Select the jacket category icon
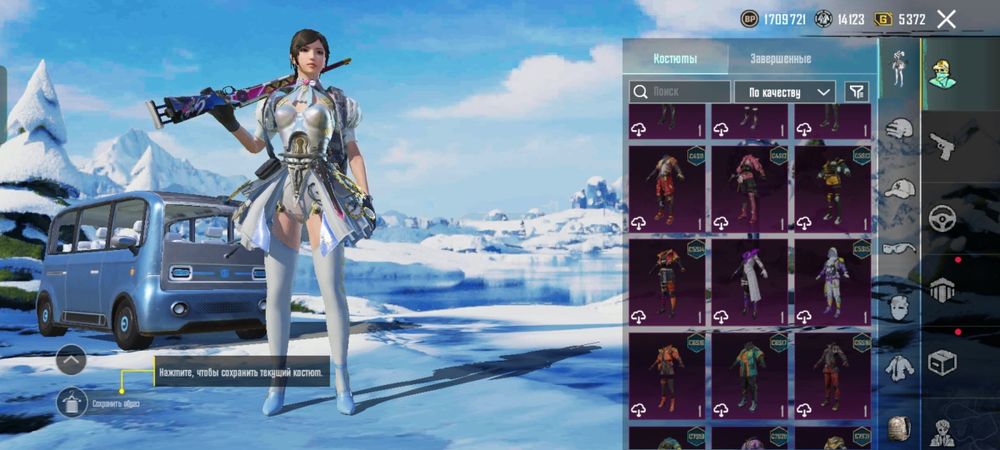The image size is (1000, 450). click(900, 367)
